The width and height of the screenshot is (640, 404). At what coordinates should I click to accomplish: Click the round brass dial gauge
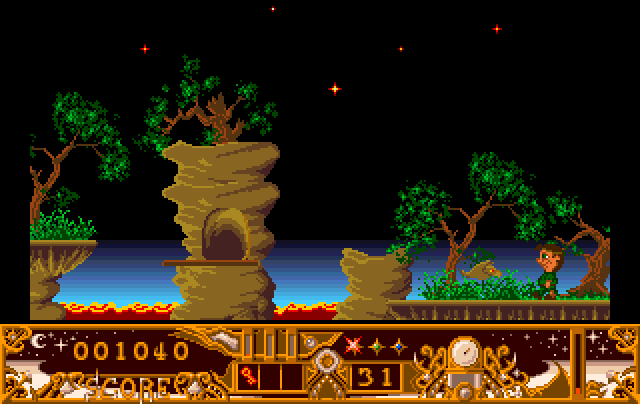click(464, 352)
